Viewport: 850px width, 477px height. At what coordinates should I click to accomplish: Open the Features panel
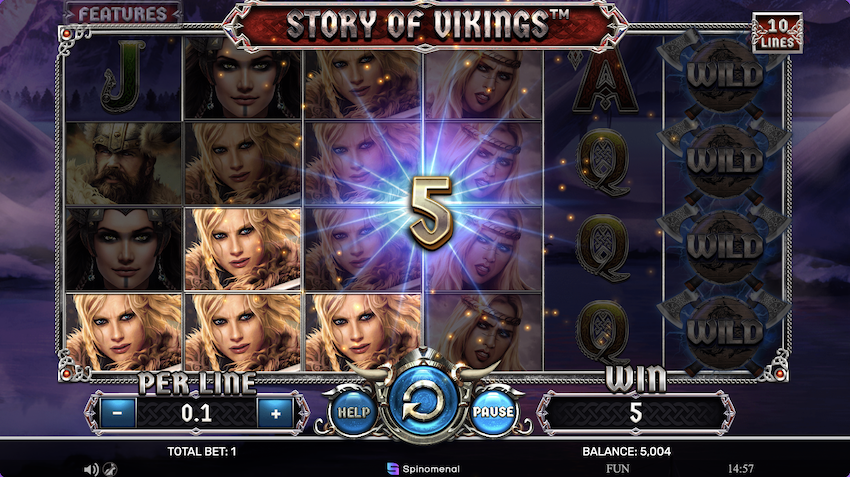(123, 14)
